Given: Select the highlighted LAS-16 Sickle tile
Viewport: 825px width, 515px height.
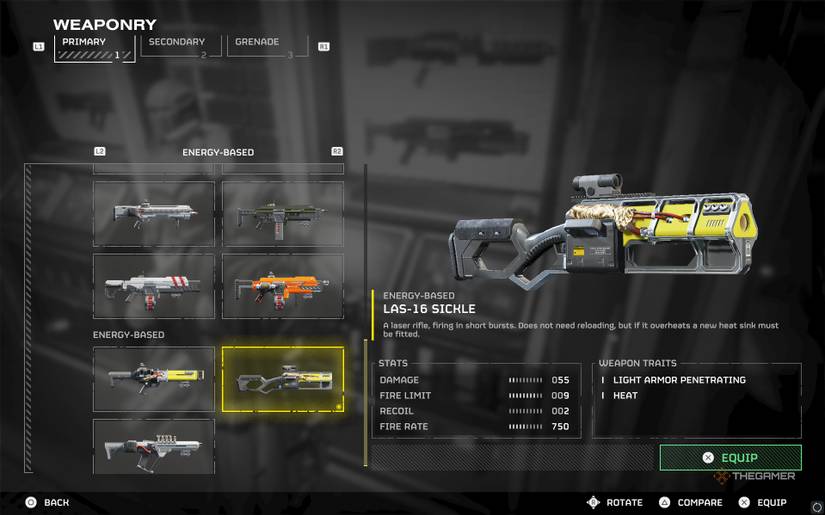Looking at the screenshot, I should (x=283, y=379).
